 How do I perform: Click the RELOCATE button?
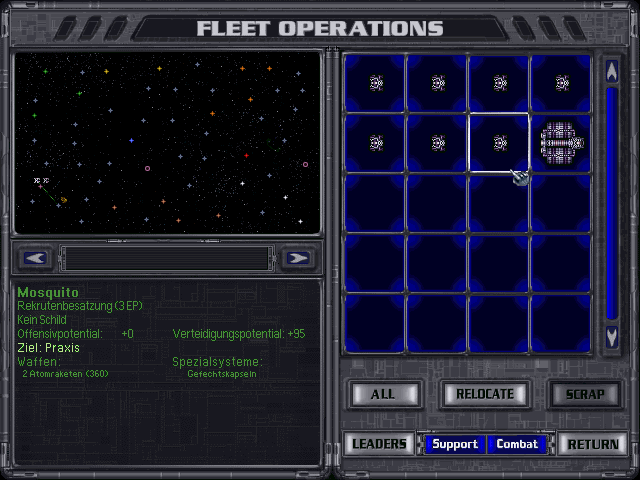click(x=485, y=394)
